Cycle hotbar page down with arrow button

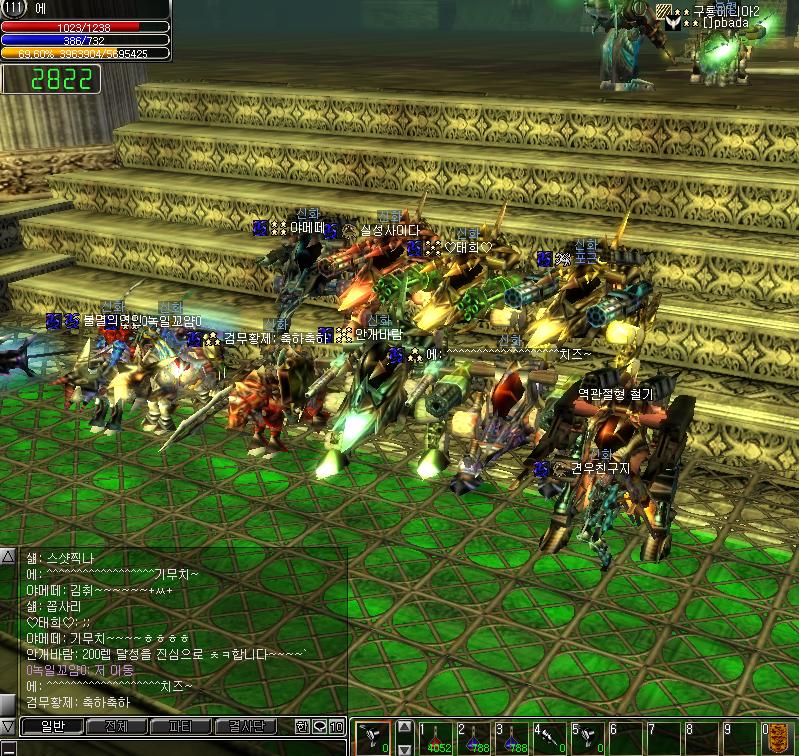[405, 747]
